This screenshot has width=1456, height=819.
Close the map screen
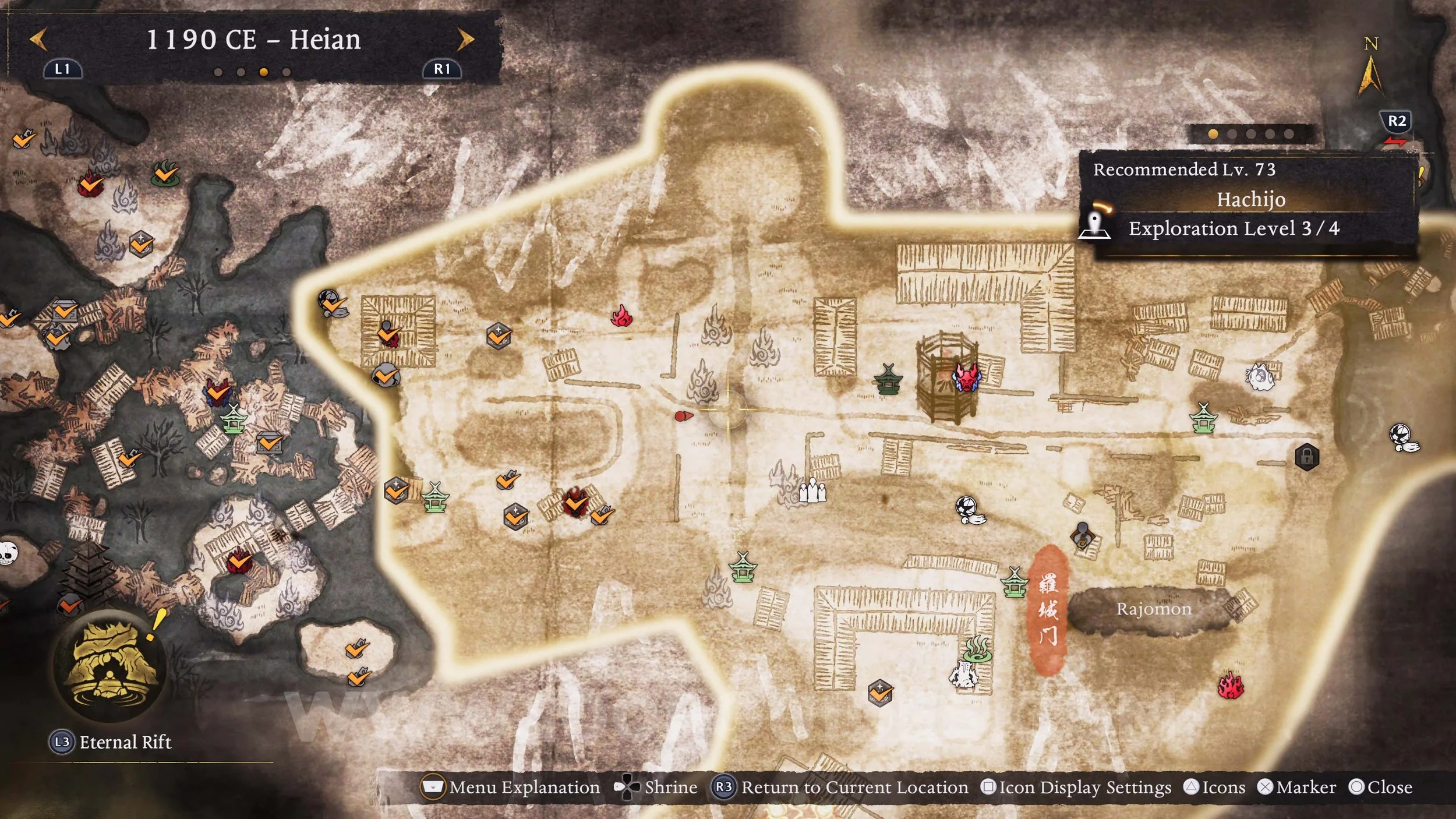point(1381,788)
